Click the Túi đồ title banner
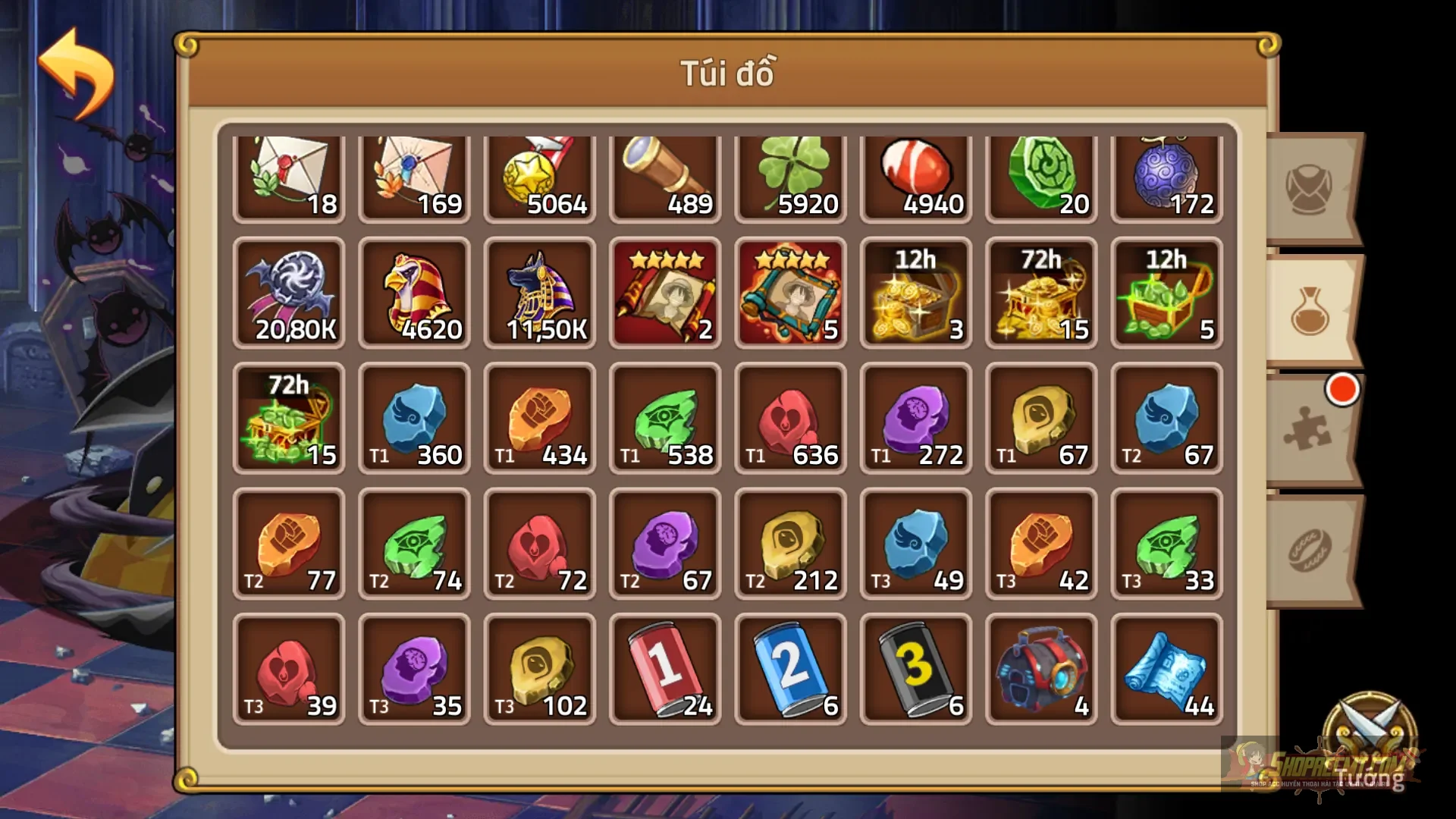The image size is (1456, 819). [x=726, y=74]
